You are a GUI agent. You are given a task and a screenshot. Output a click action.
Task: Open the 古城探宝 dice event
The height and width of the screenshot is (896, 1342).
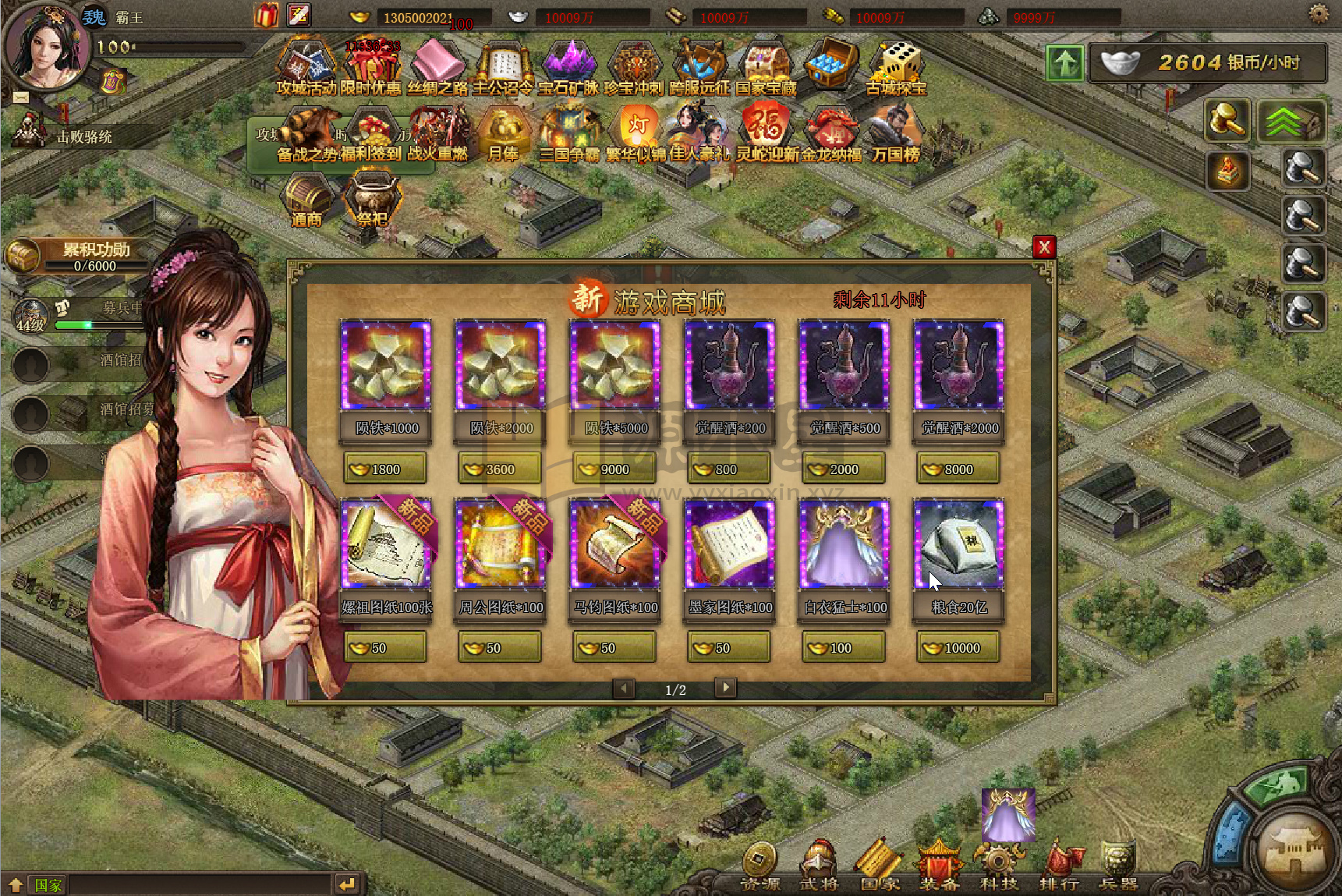(897, 68)
